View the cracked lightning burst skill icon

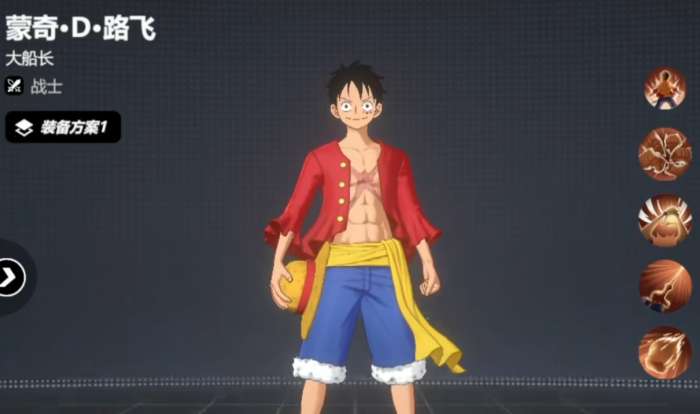(664, 153)
